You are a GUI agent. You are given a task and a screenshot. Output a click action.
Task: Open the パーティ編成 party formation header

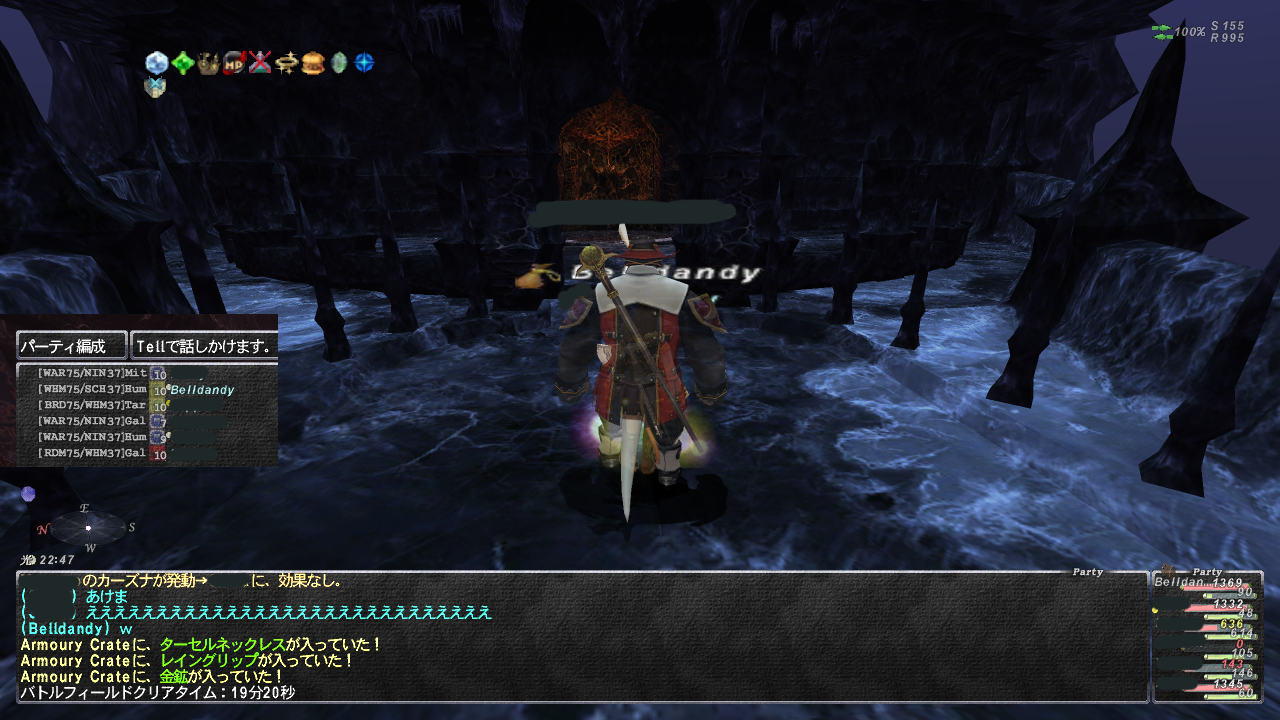[72, 346]
